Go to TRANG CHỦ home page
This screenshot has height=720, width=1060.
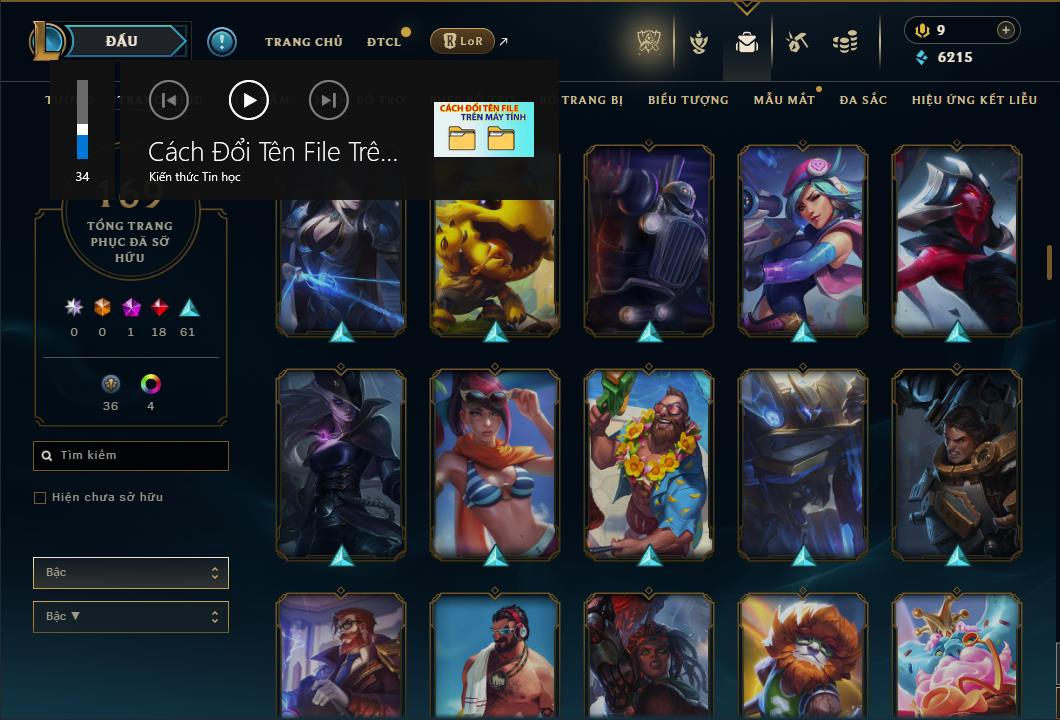click(303, 42)
